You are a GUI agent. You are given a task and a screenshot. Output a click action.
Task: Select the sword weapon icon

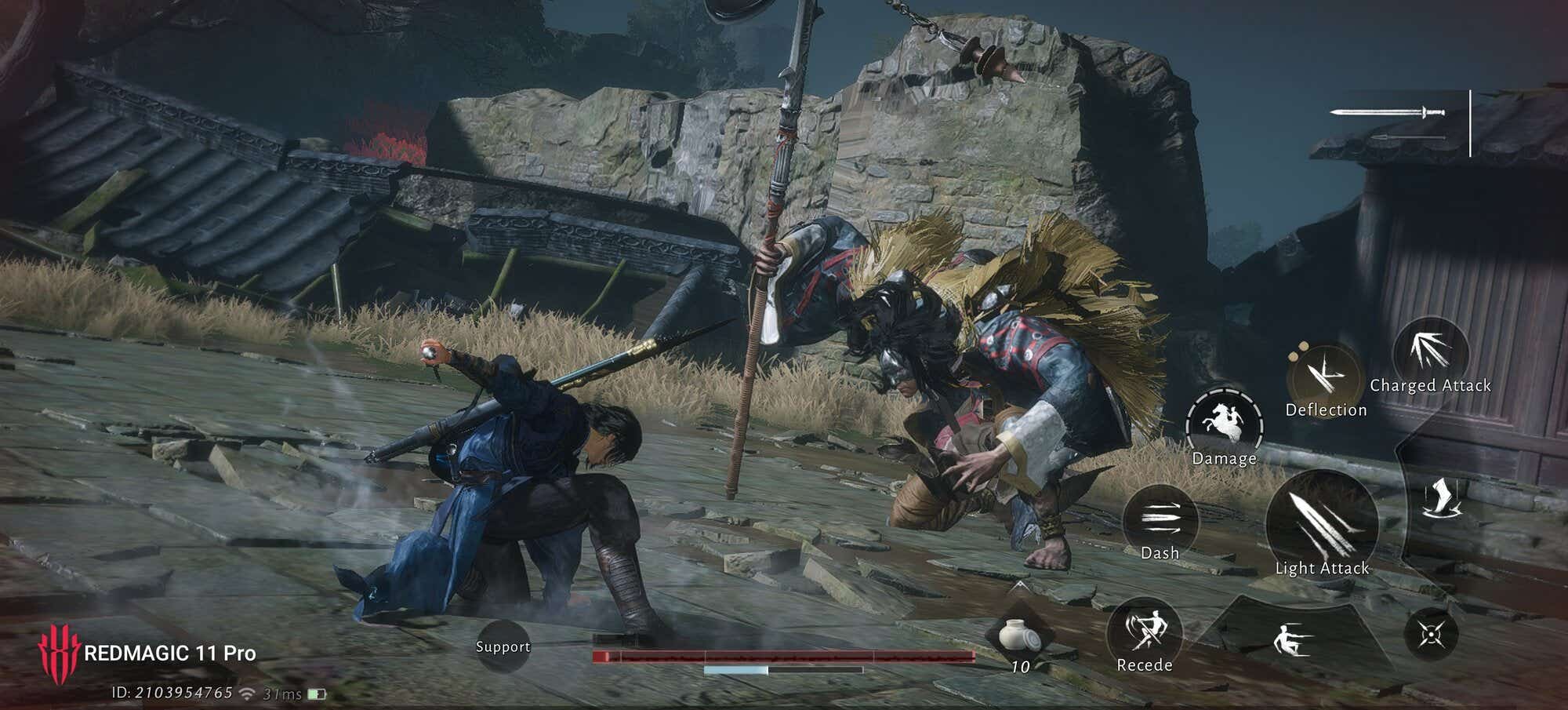[x=1389, y=113]
